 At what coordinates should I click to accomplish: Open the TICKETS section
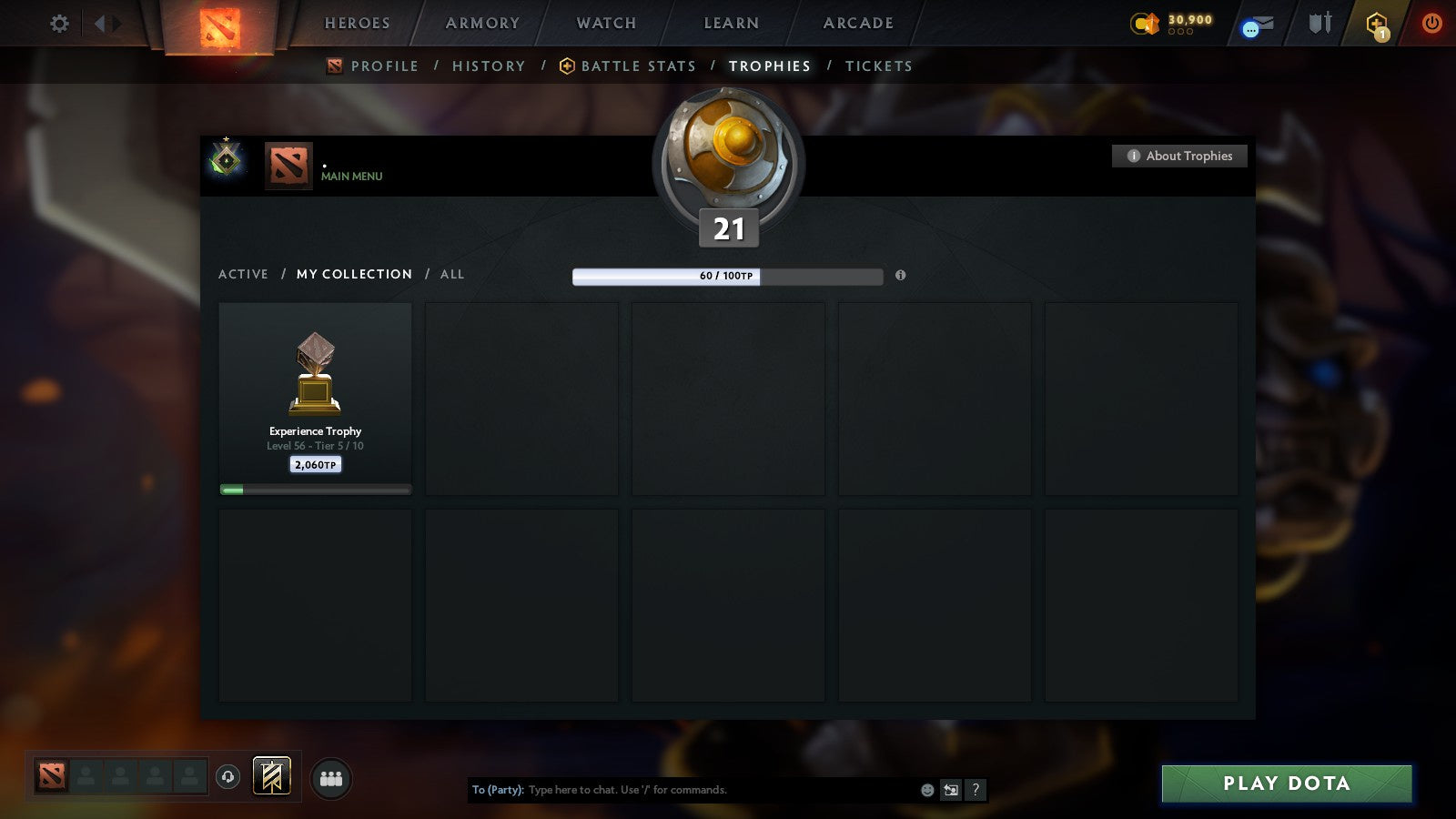click(x=878, y=66)
